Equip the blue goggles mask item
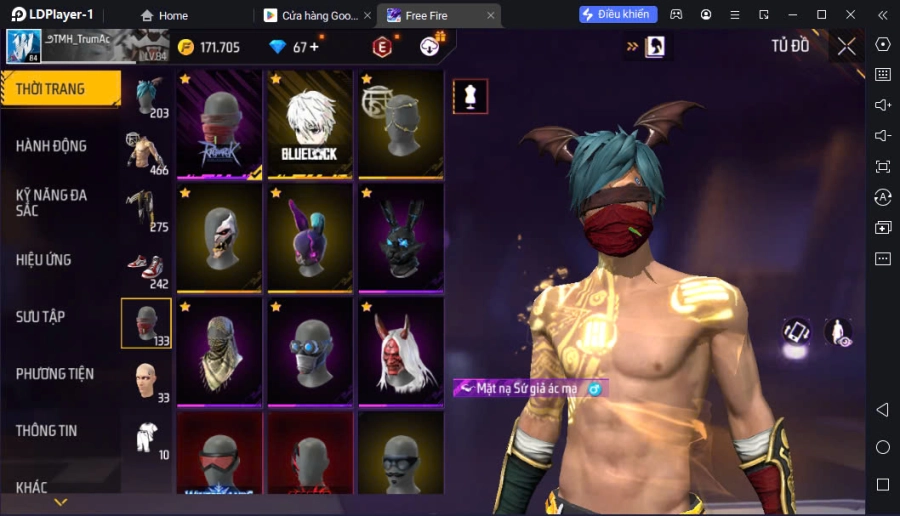 310,350
